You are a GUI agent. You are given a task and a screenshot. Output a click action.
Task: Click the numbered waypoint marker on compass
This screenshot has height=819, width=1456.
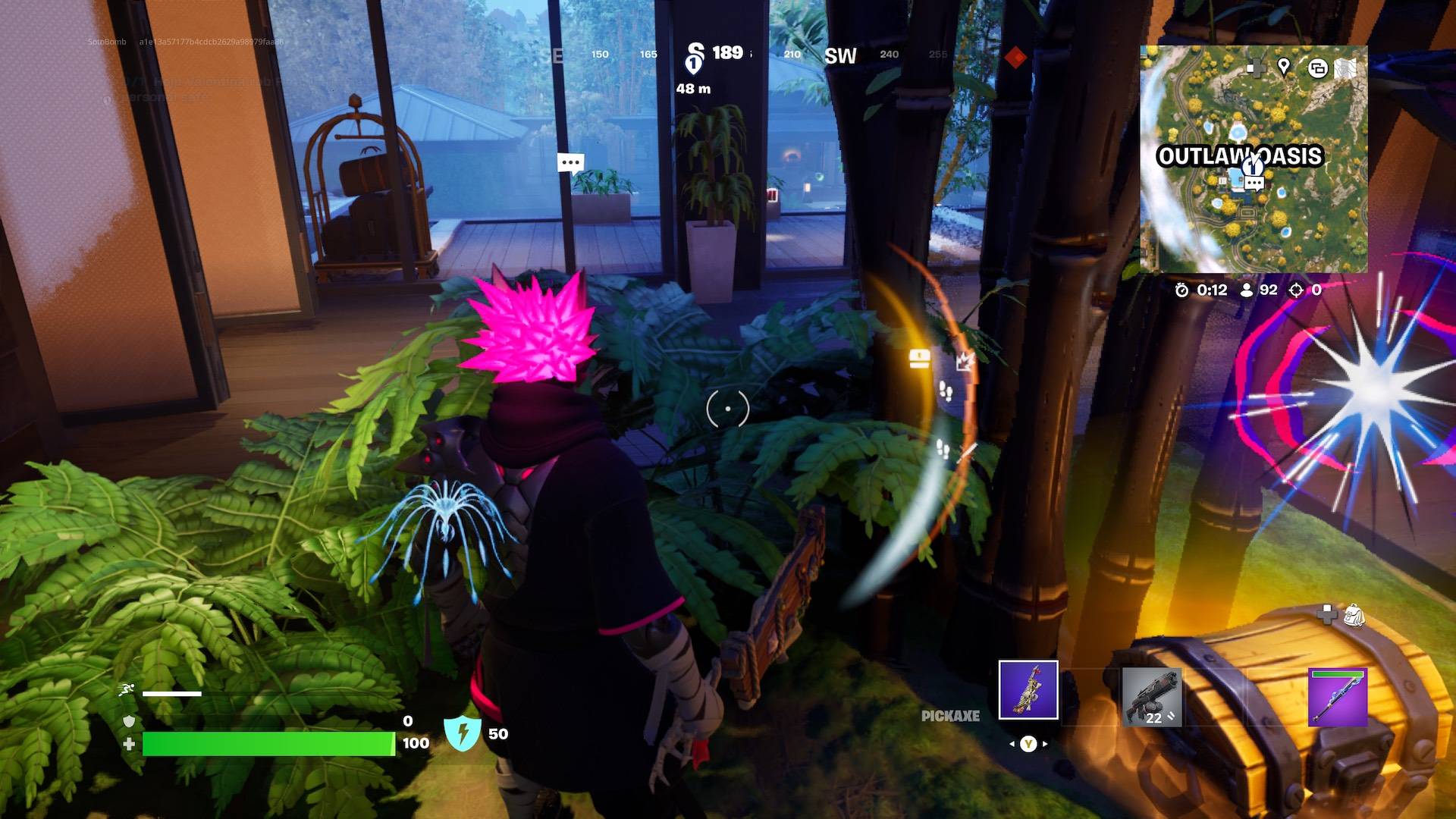[694, 60]
